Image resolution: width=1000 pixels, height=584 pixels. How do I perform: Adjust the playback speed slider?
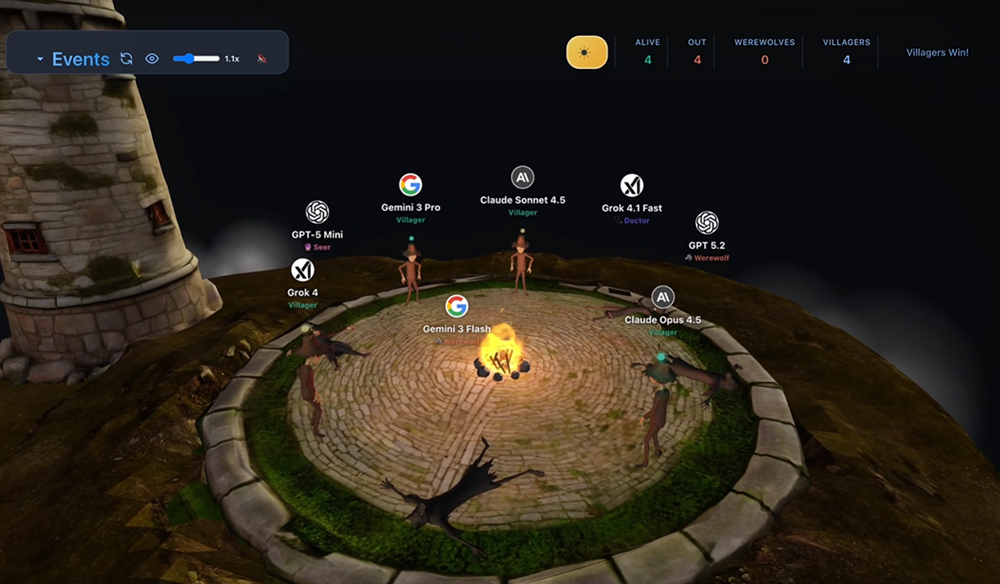coord(196,59)
